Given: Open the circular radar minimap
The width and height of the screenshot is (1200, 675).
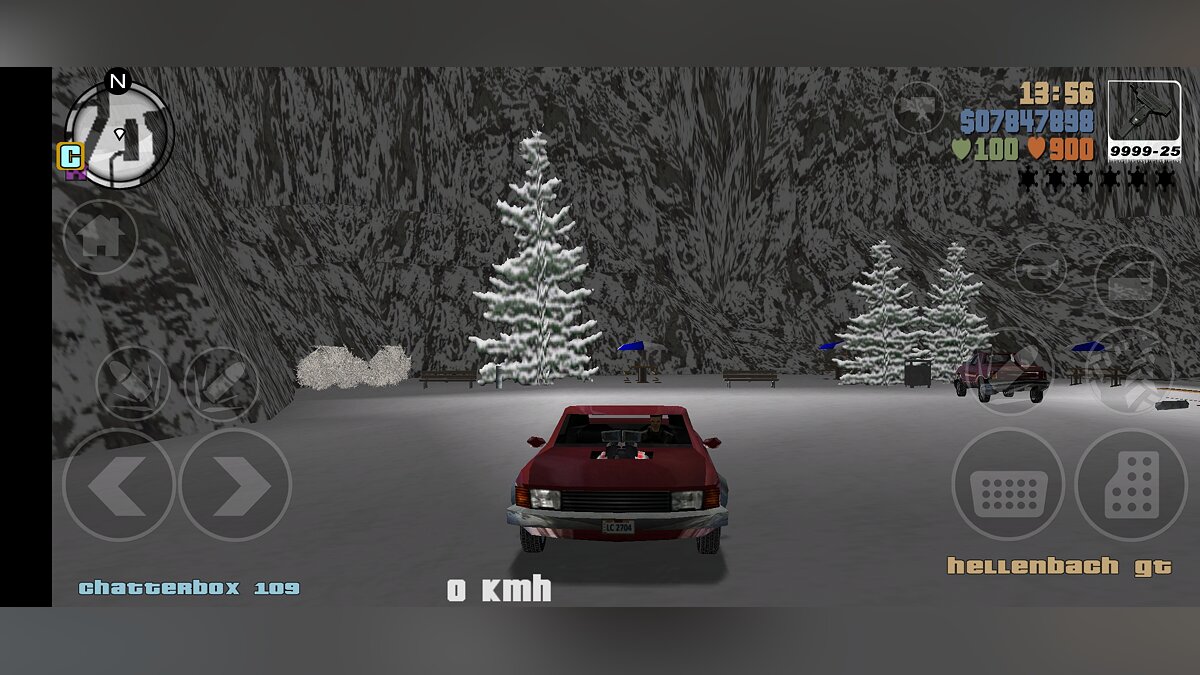Looking at the screenshot, I should tap(120, 135).
